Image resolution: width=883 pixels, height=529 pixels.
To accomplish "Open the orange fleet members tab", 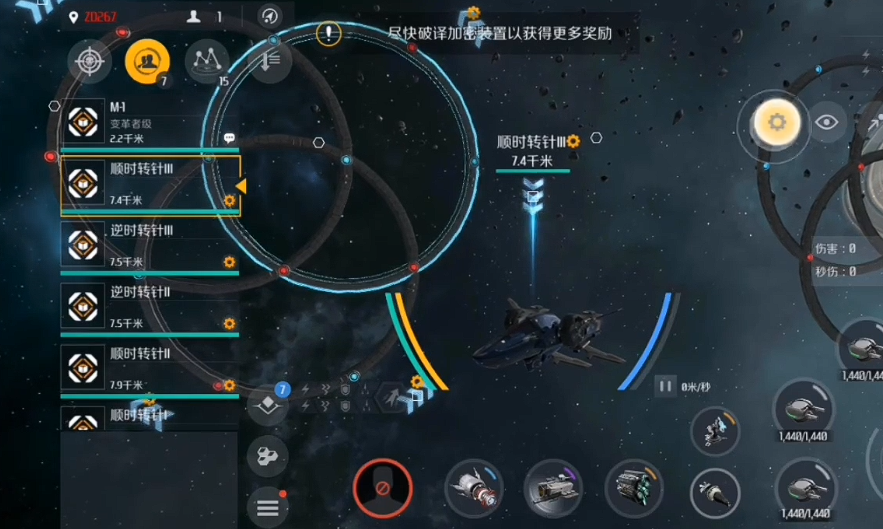I will (x=146, y=62).
